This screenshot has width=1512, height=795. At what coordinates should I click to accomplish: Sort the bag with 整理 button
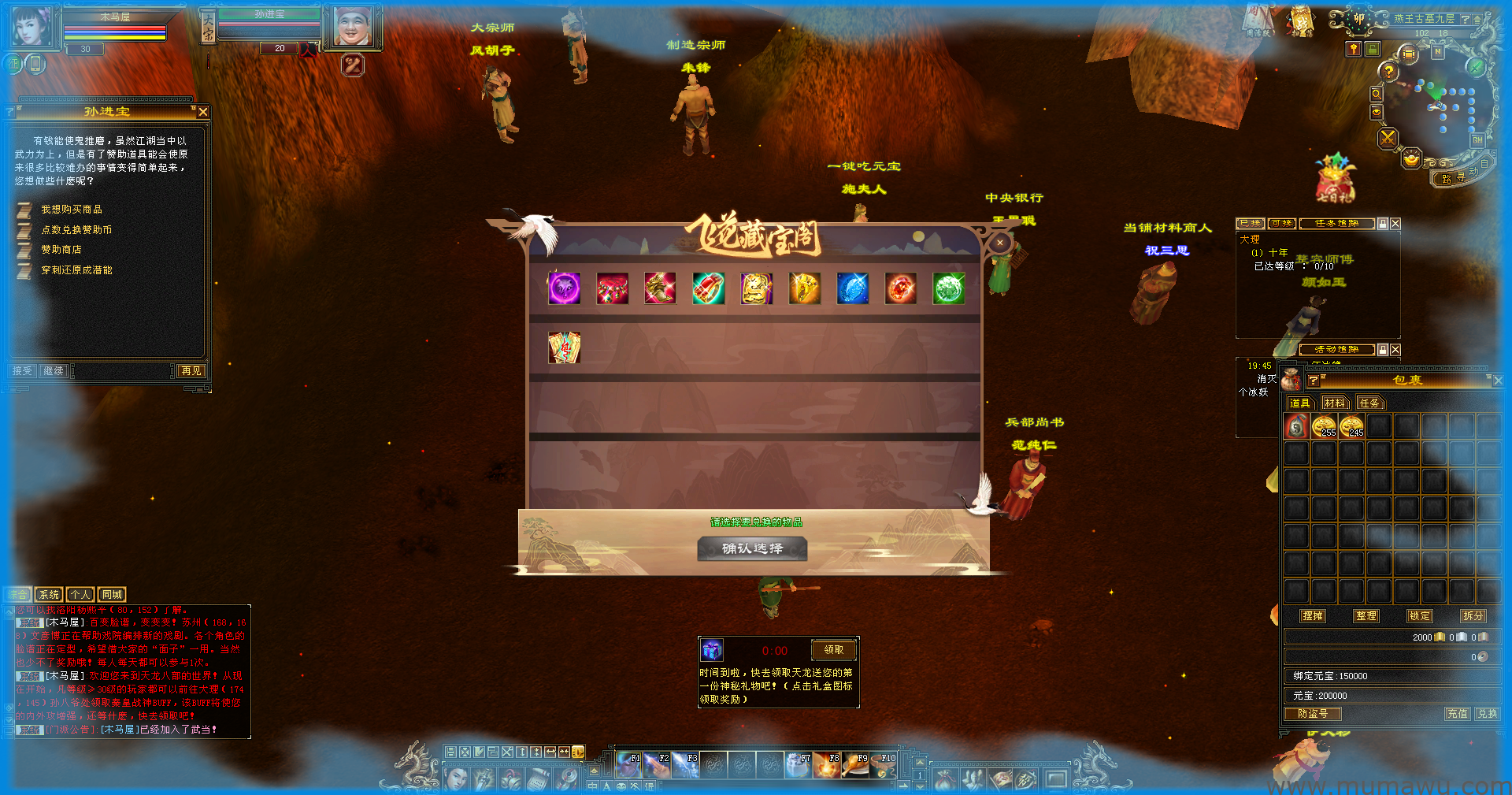pyautogui.click(x=1366, y=616)
